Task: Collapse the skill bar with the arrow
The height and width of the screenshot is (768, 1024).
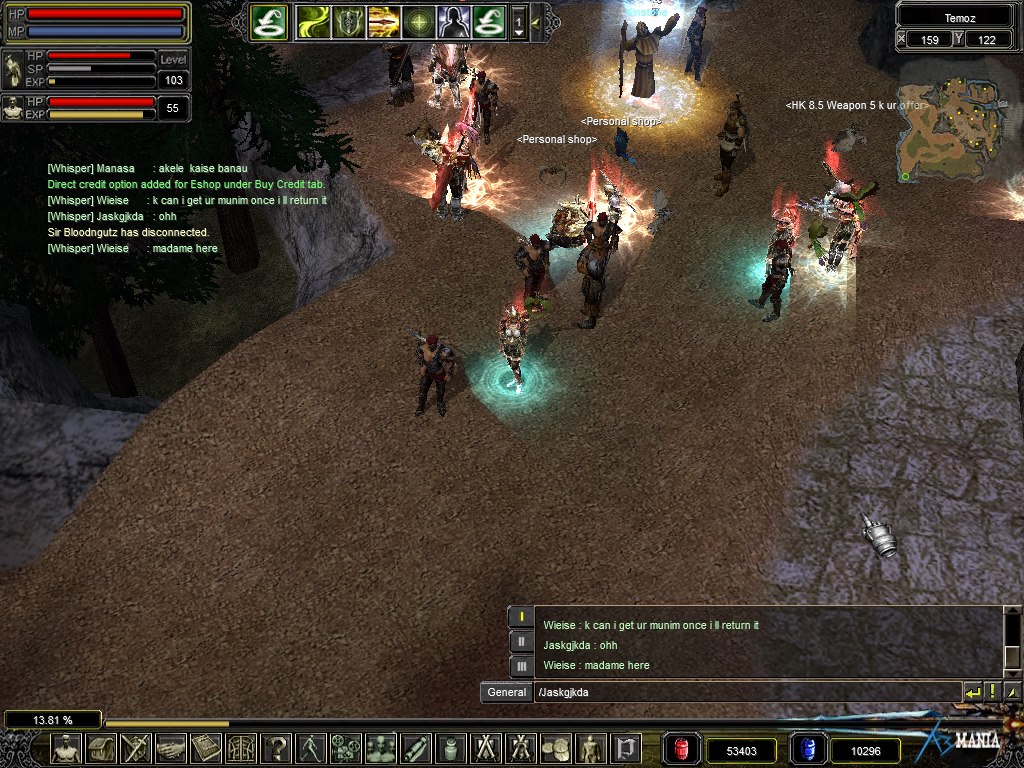Action: pos(536,20)
